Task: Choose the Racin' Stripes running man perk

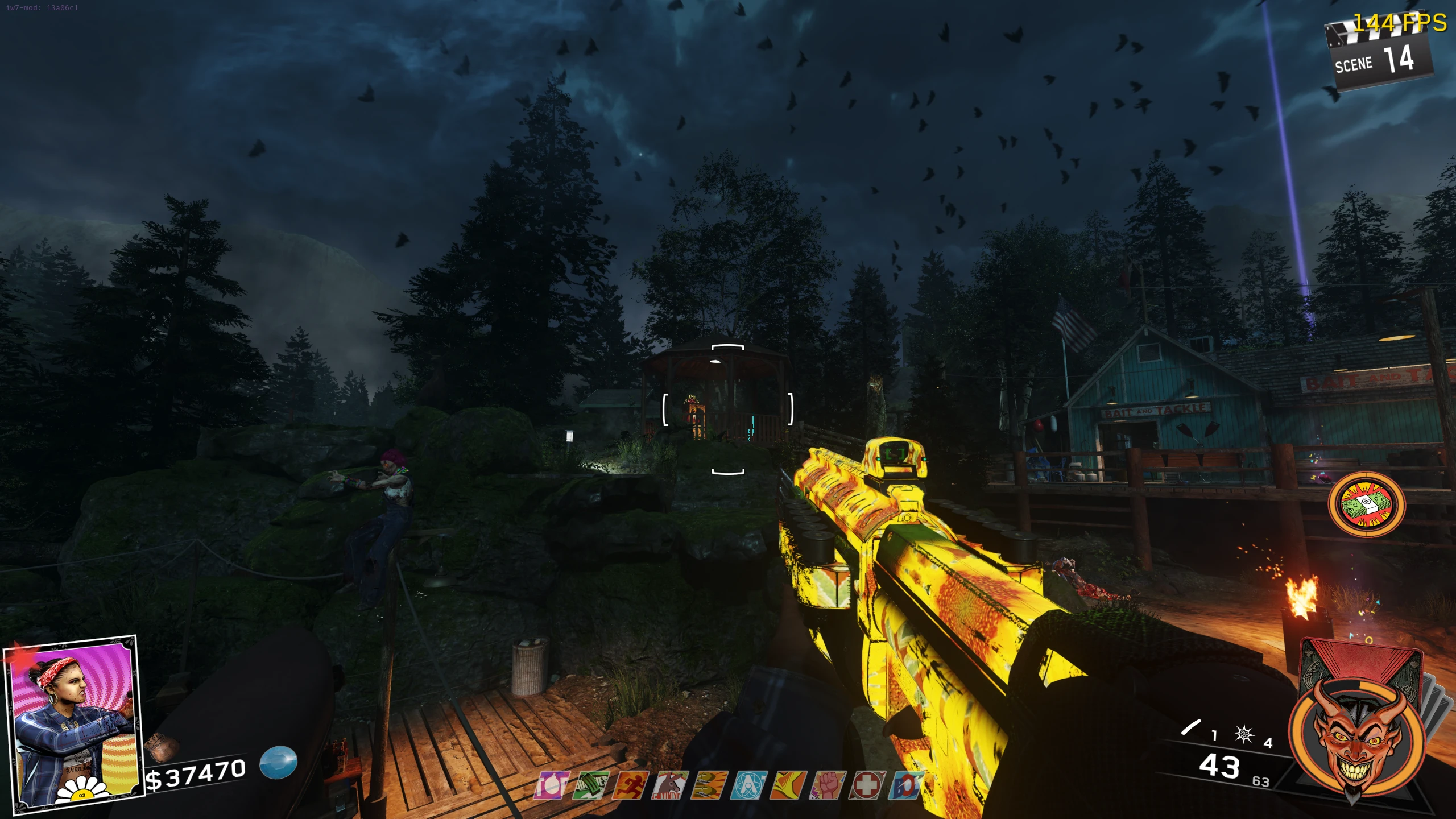Action: tap(630, 785)
